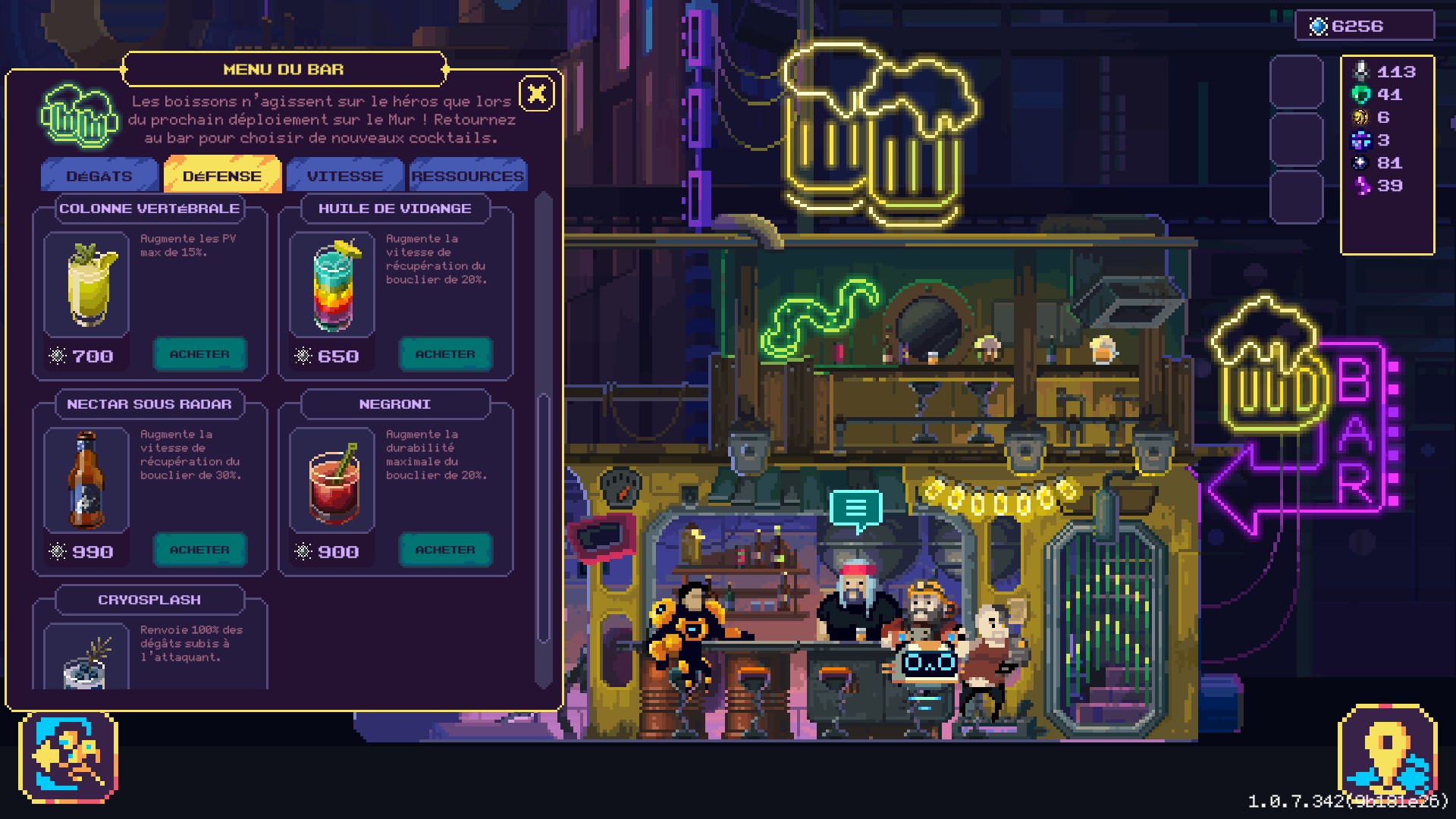Click the bartender's speech bubble
This screenshot has width=1456, height=819.
[855, 509]
